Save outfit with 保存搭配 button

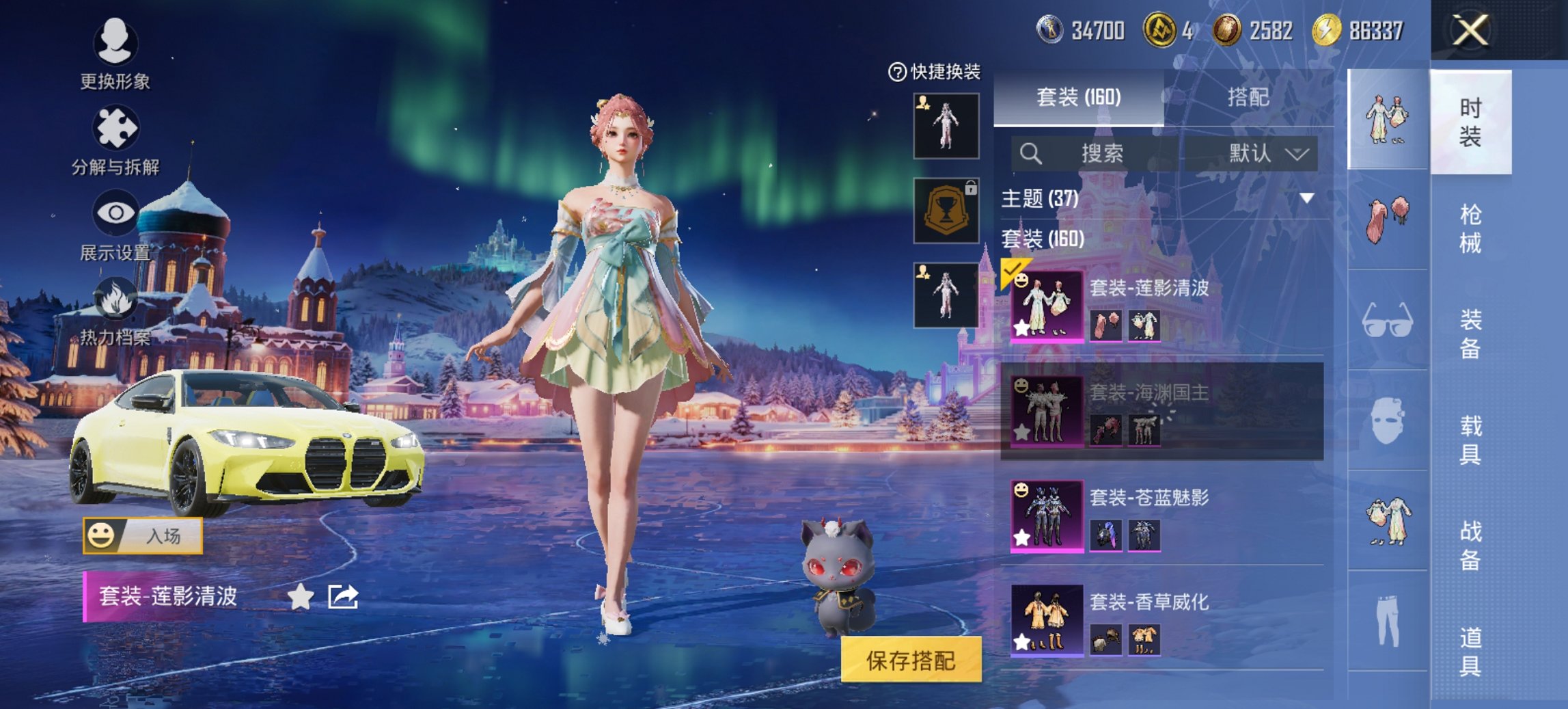pos(911,660)
